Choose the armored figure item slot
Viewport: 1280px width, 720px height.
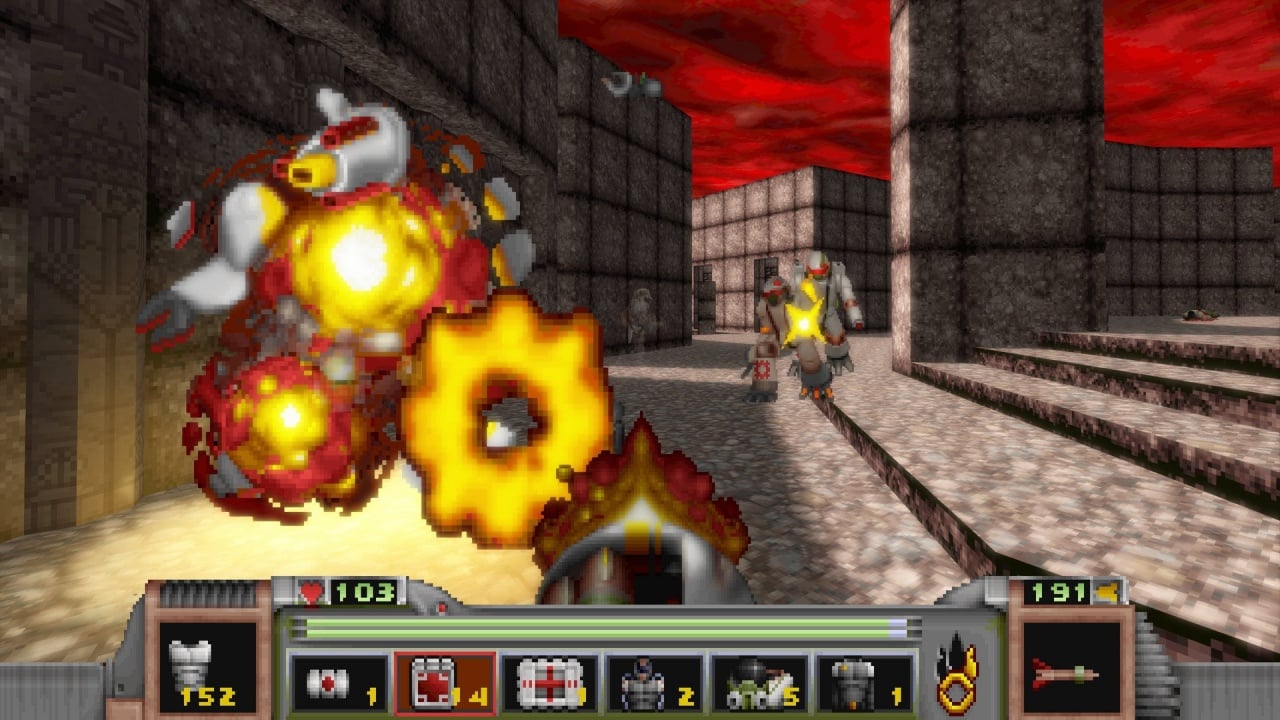pos(654,684)
